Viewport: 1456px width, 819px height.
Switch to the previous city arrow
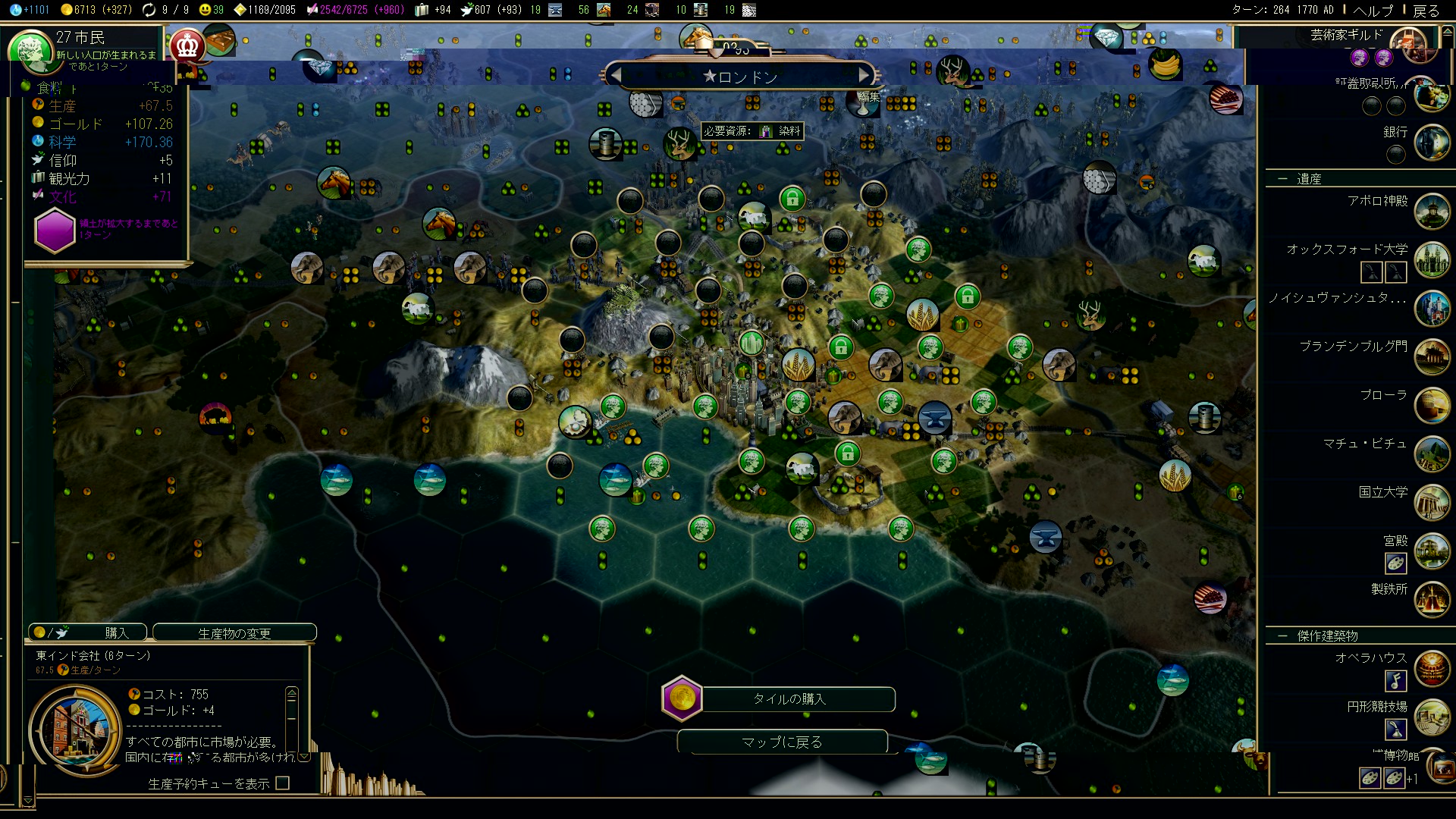point(617,76)
